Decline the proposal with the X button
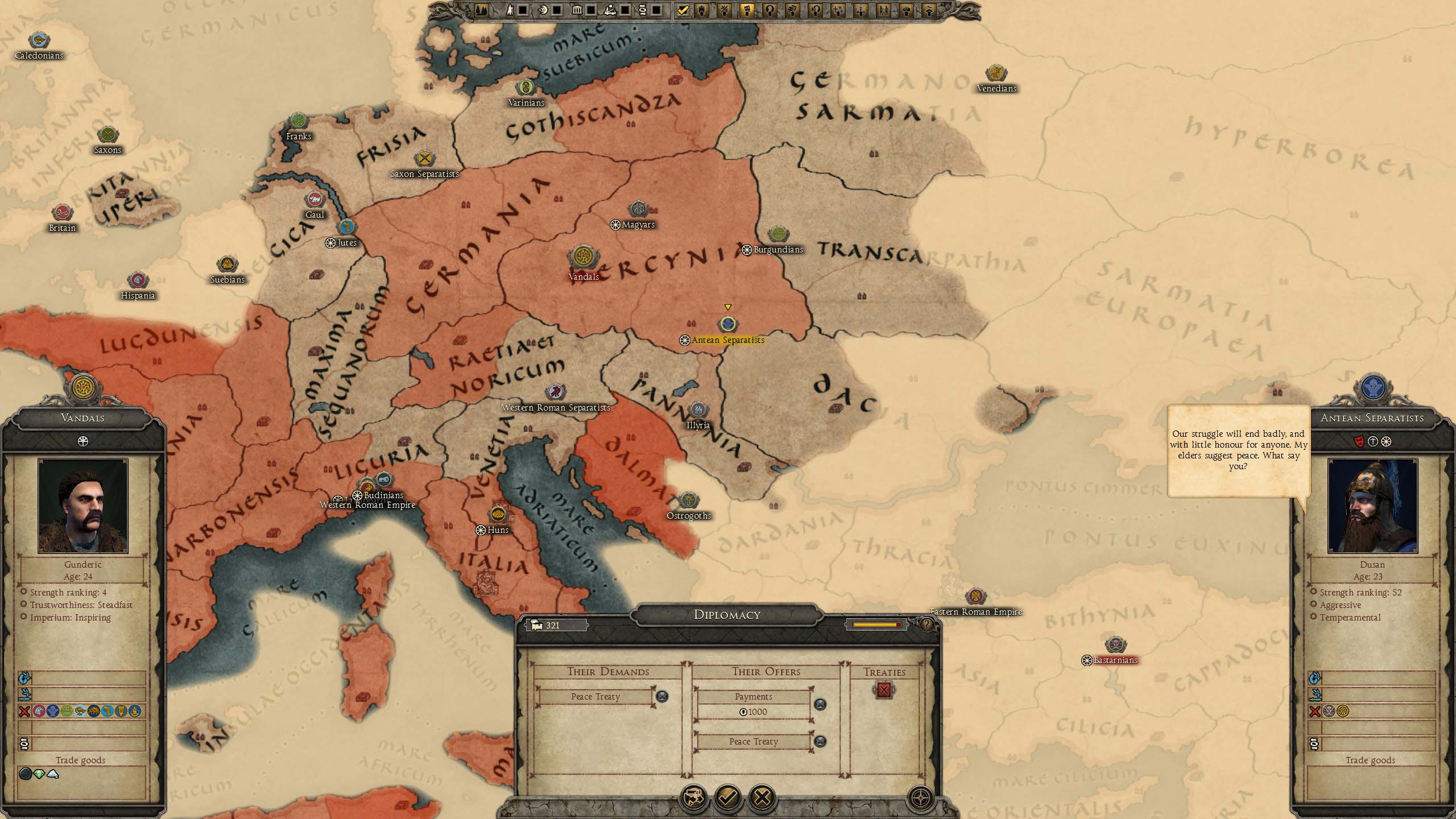Screen dimensions: 1456x819 pos(762,797)
